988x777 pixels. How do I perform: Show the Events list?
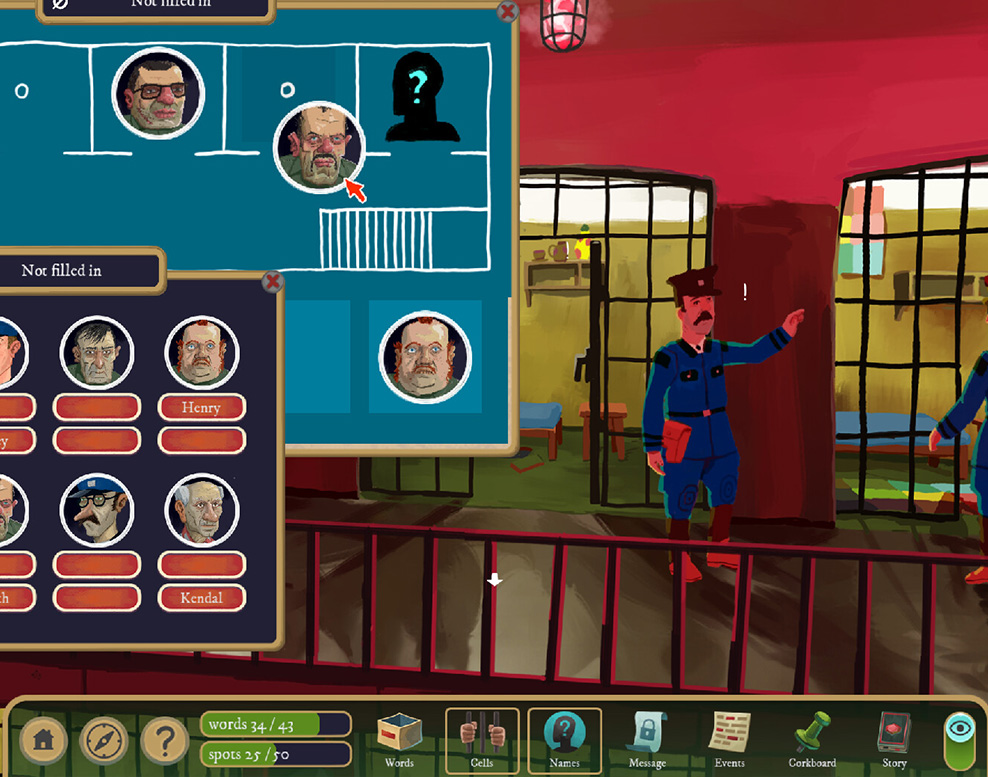click(x=729, y=740)
